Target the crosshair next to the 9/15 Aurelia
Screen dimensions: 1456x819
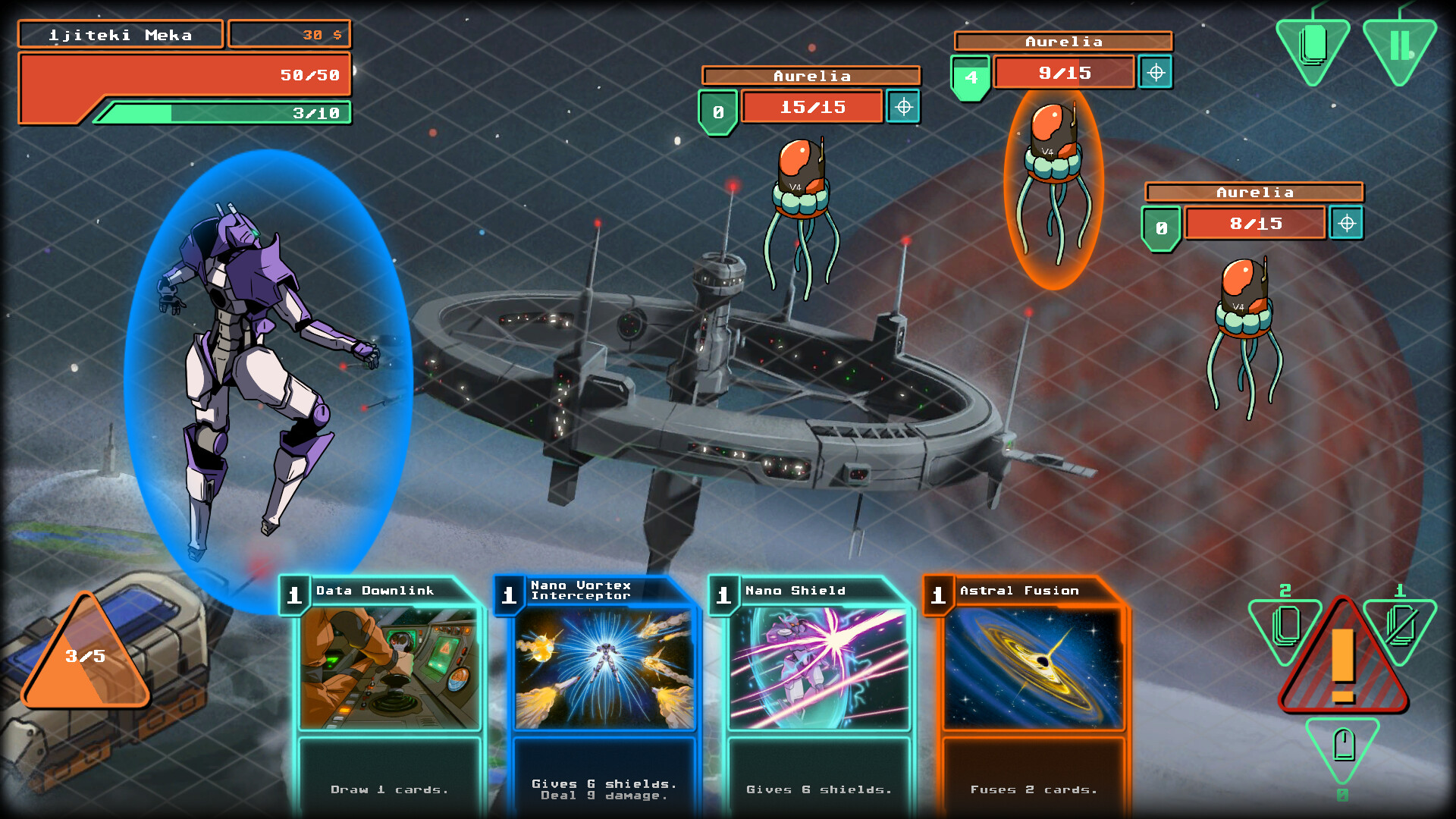tap(1156, 74)
